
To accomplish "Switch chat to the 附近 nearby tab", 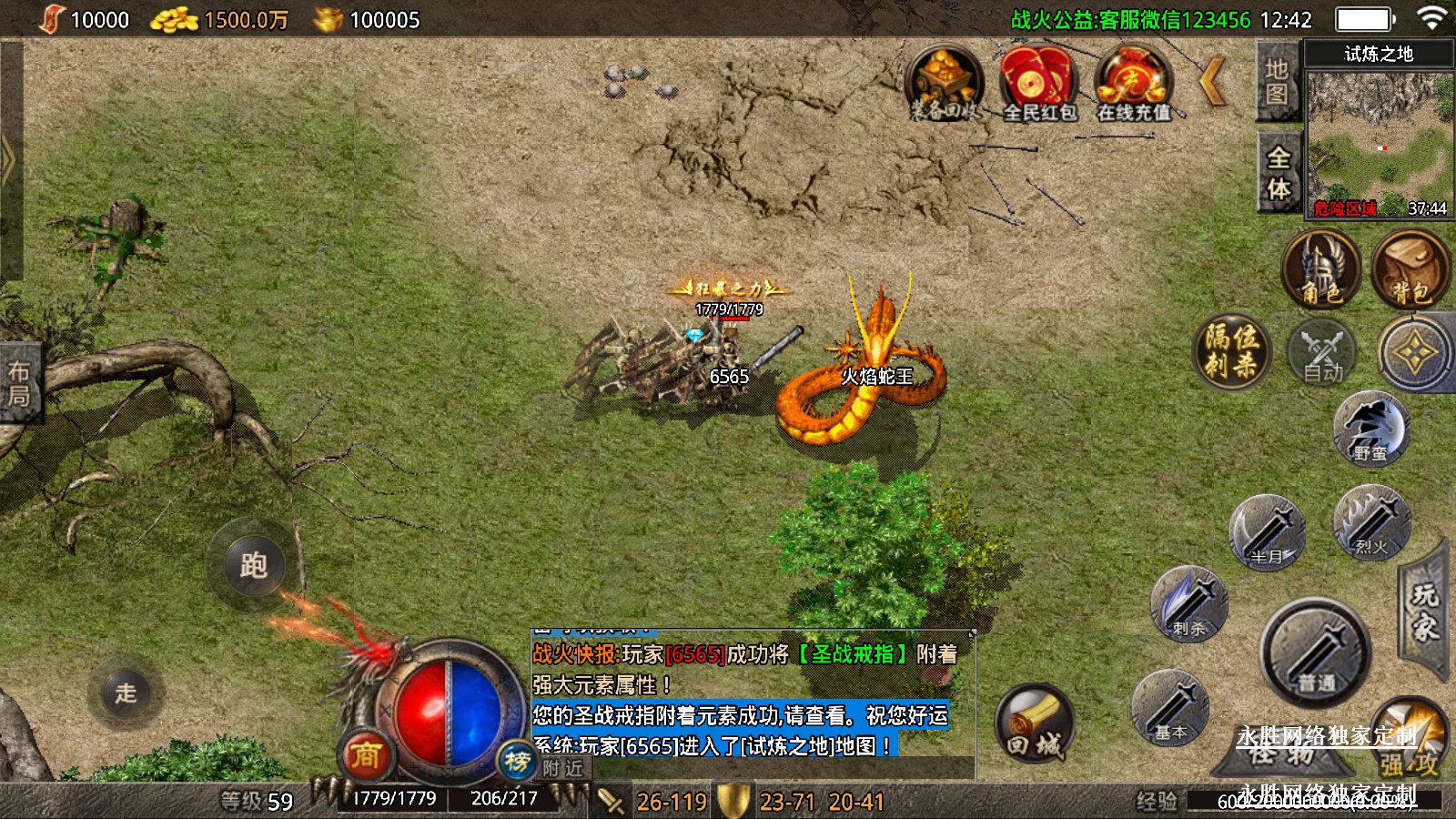I will 562,768.
